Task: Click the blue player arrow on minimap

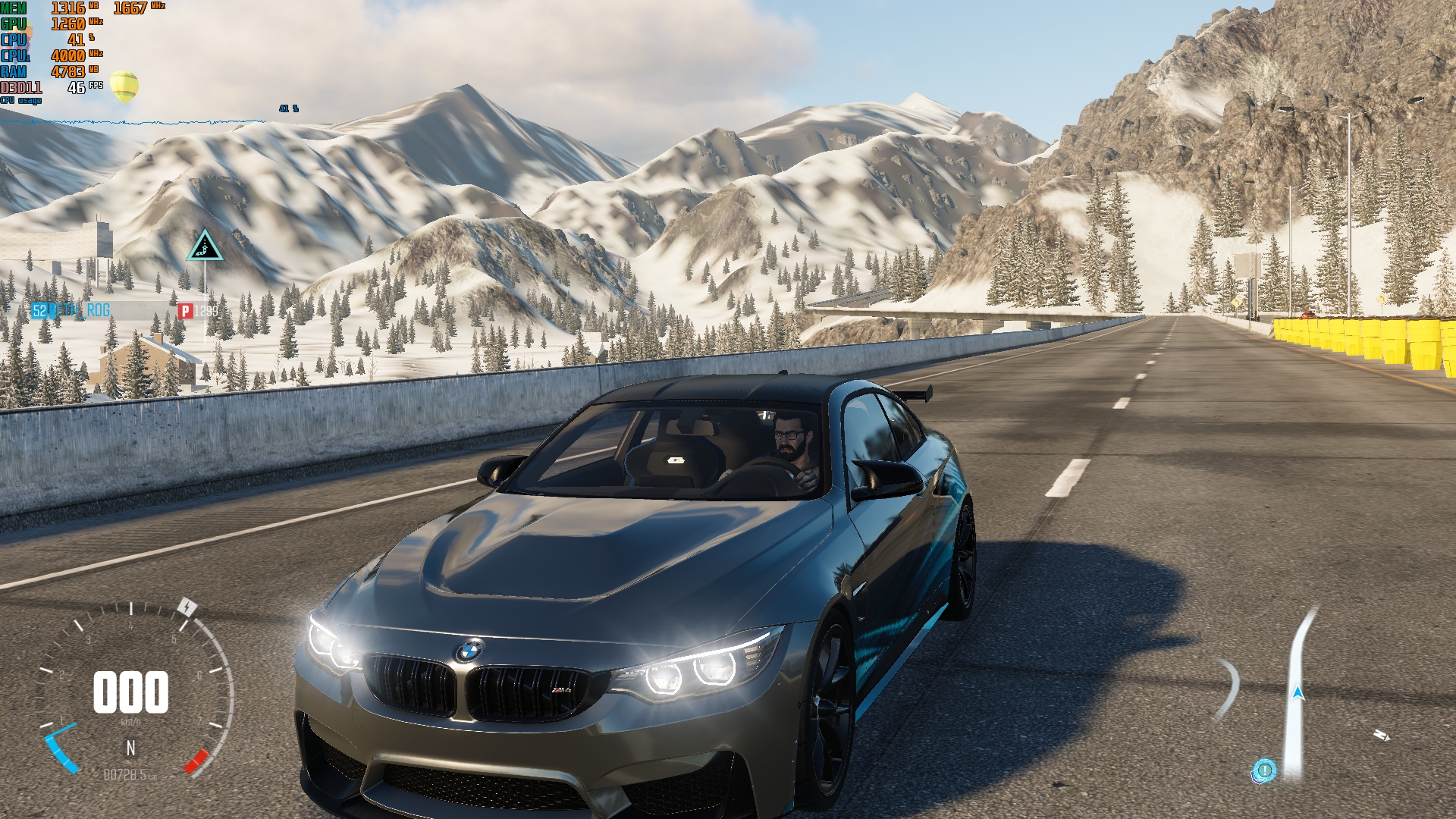Action: [1298, 692]
